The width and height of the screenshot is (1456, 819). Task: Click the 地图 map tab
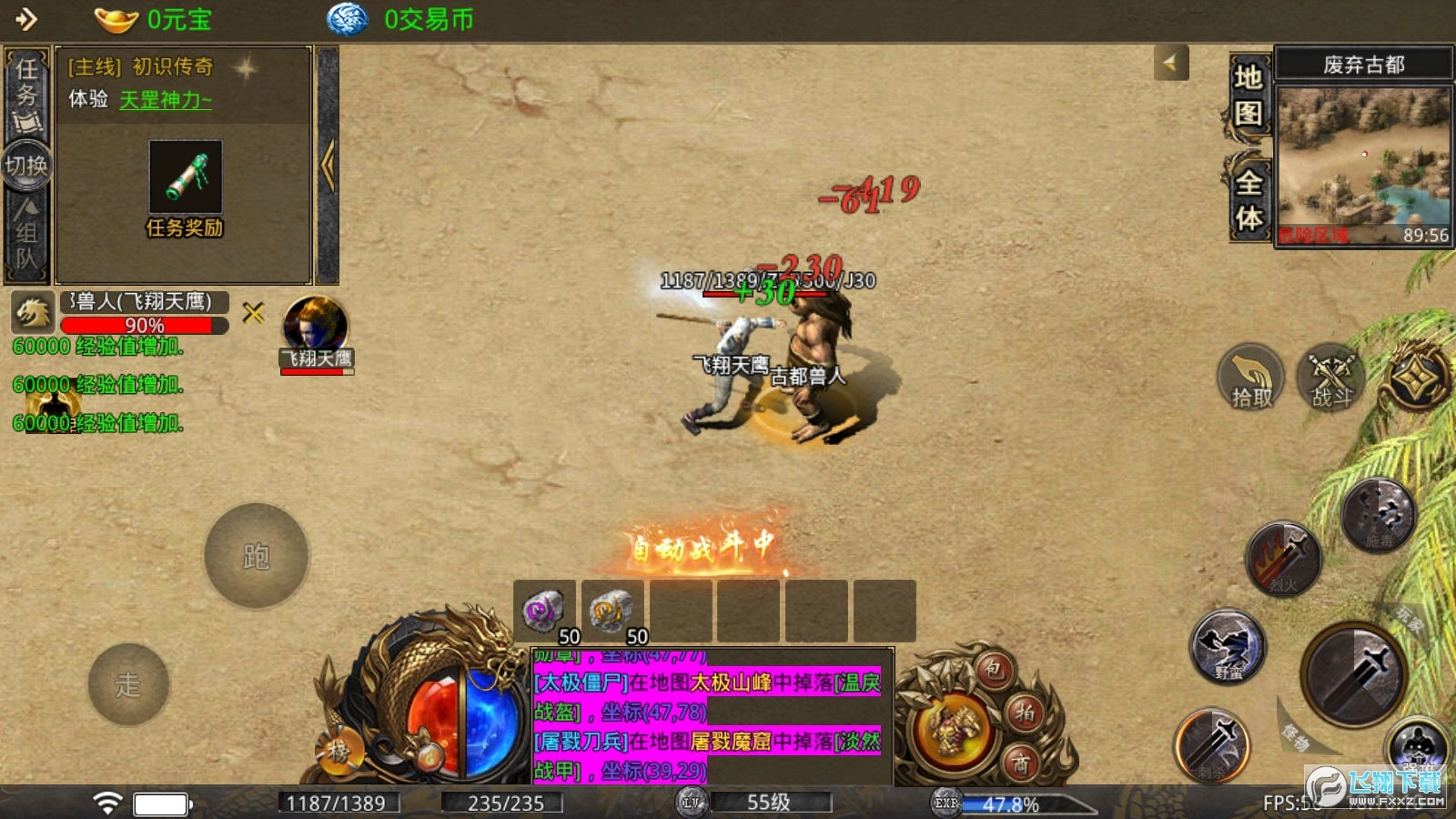1248,96
